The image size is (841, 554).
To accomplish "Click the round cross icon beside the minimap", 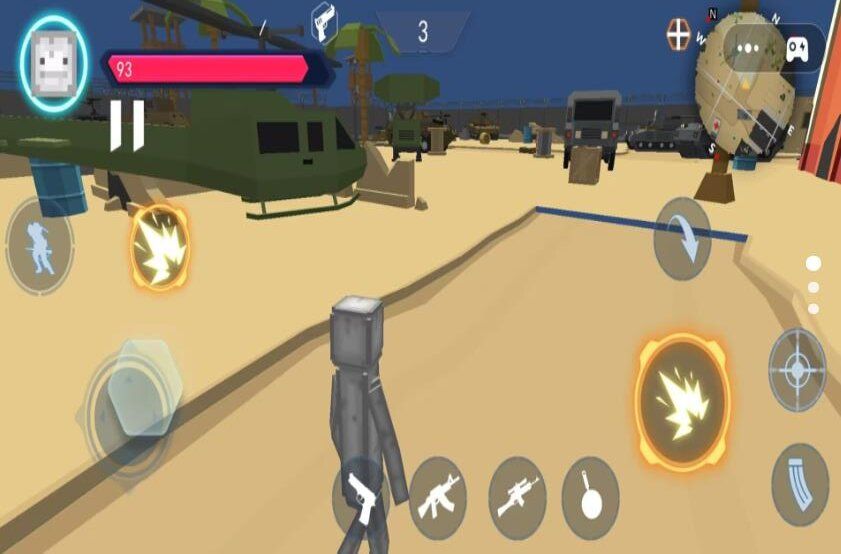I will [679, 34].
